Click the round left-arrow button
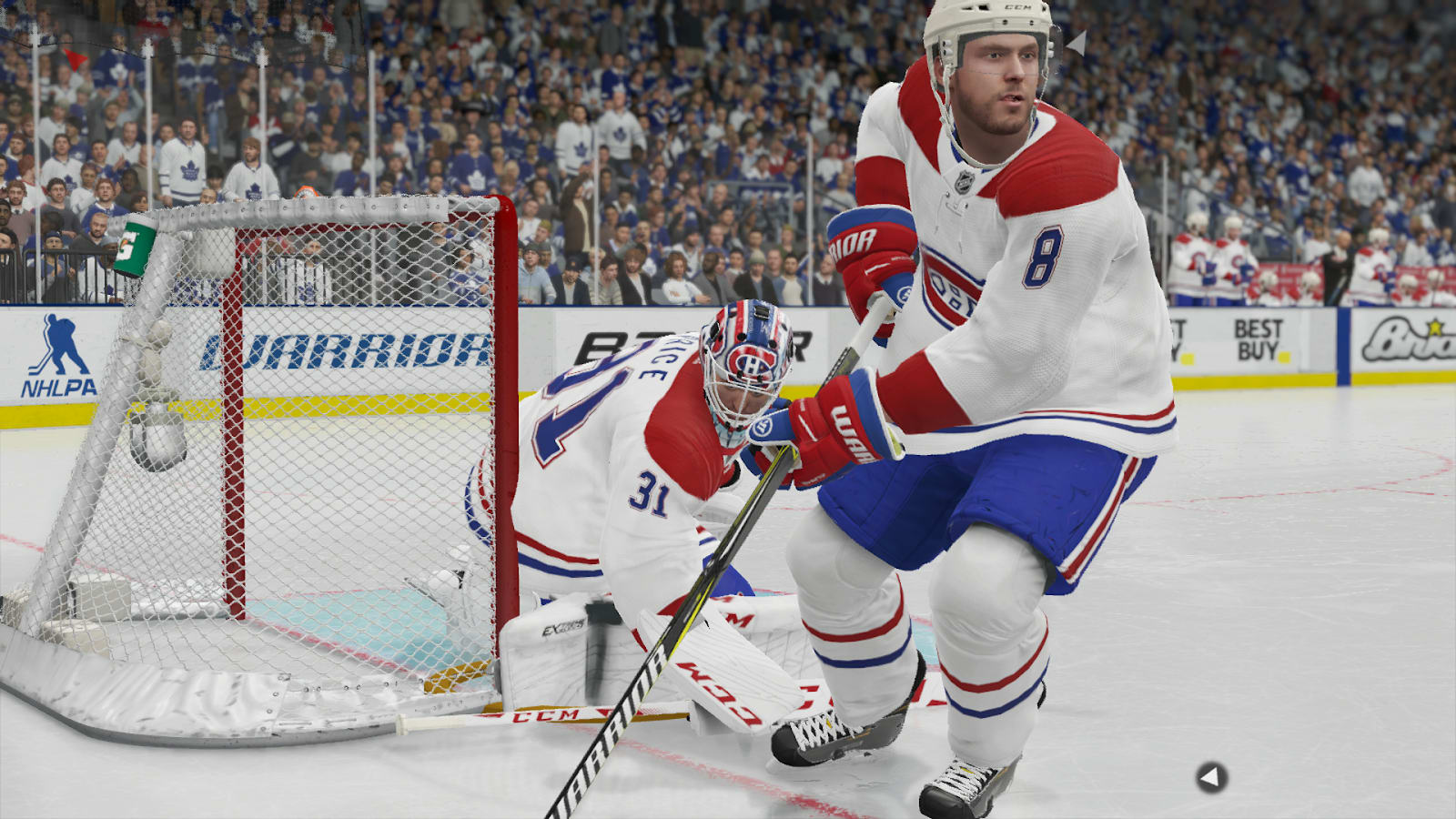1456x819 pixels. click(1210, 777)
